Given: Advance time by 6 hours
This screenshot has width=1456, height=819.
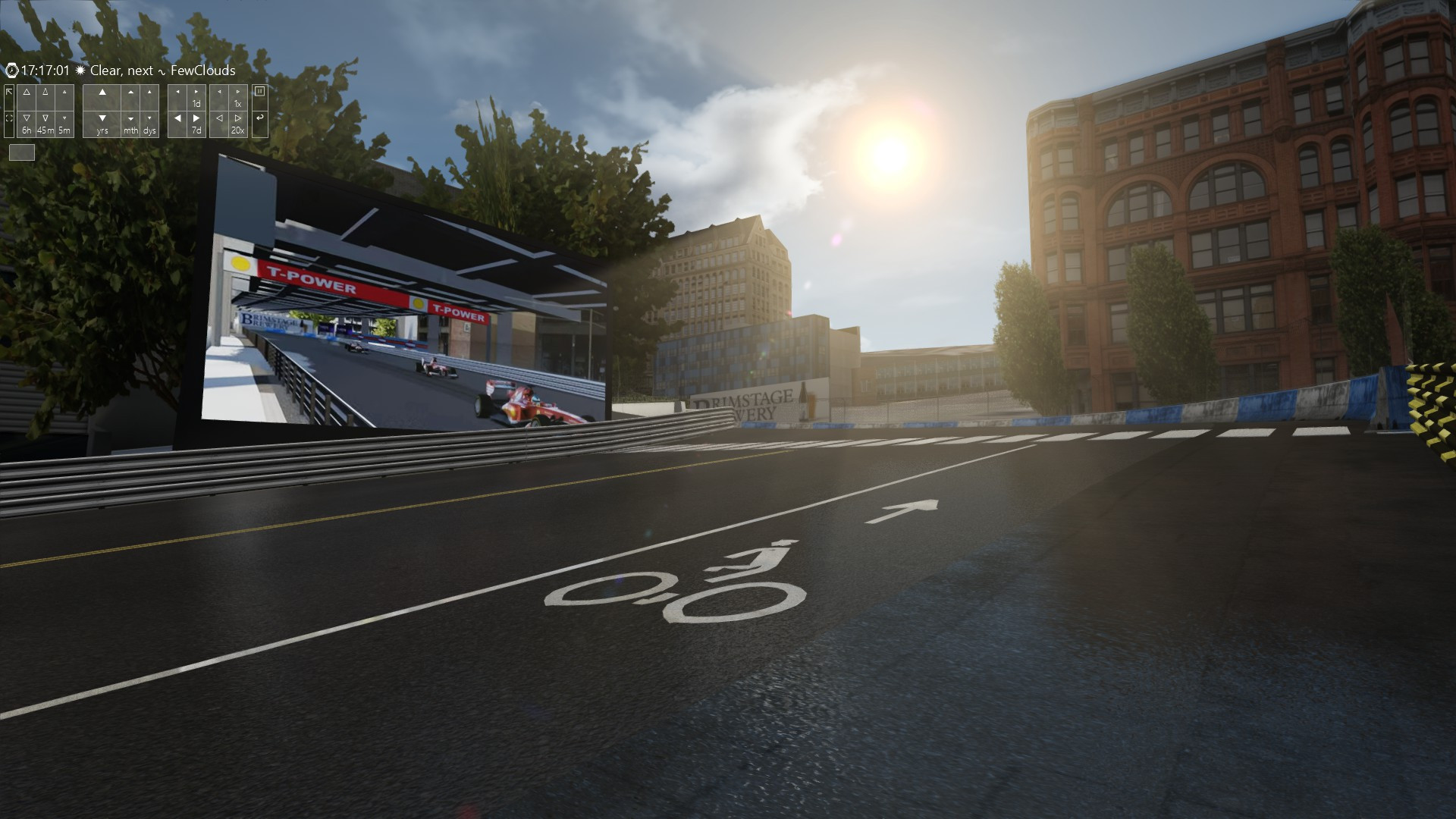Looking at the screenshot, I should tap(27, 93).
